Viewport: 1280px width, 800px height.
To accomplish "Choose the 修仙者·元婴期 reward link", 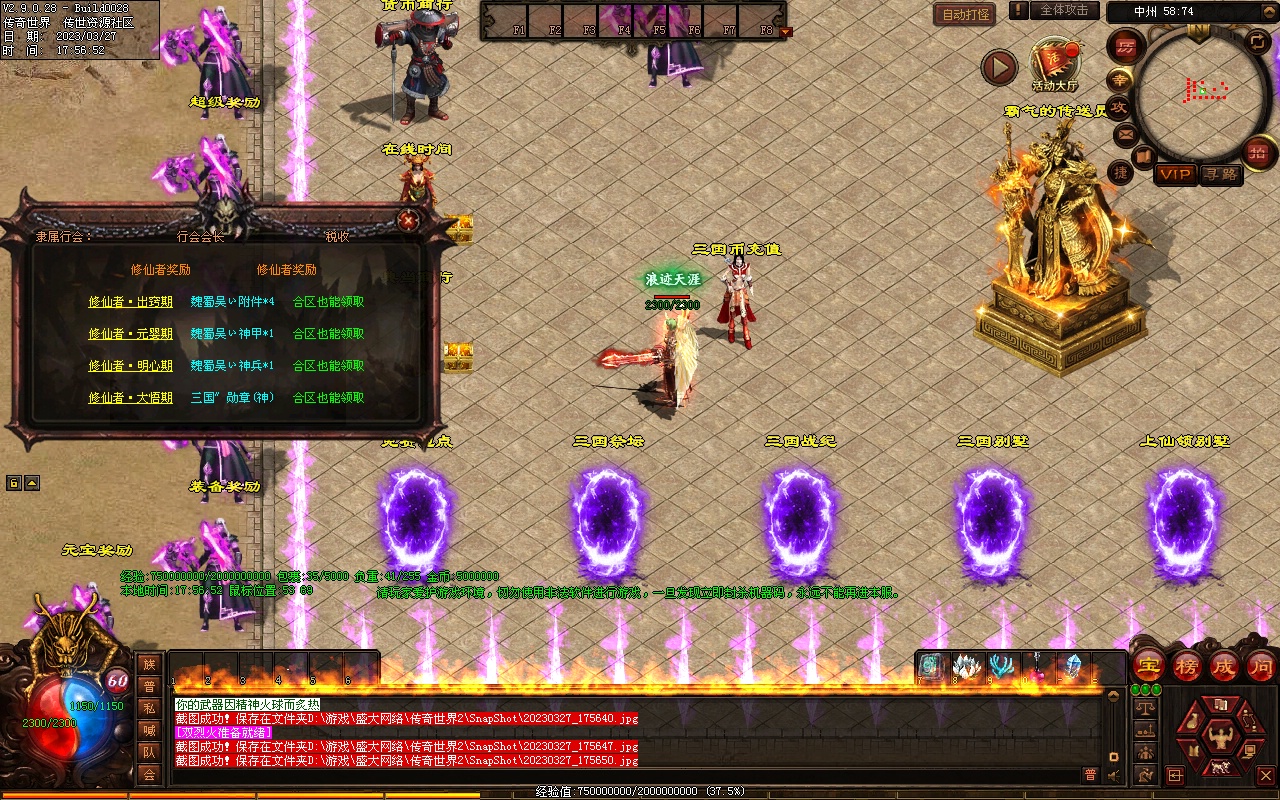I will (130, 334).
